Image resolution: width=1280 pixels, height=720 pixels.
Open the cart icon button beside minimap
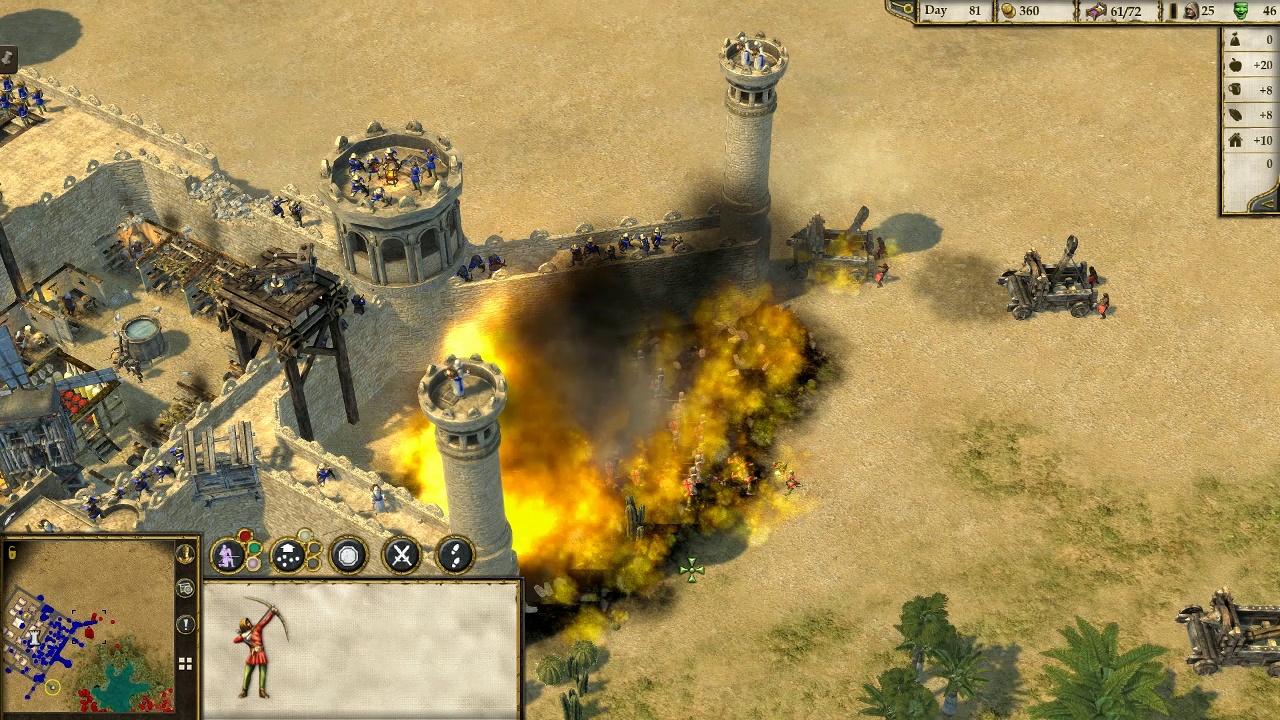(185, 589)
